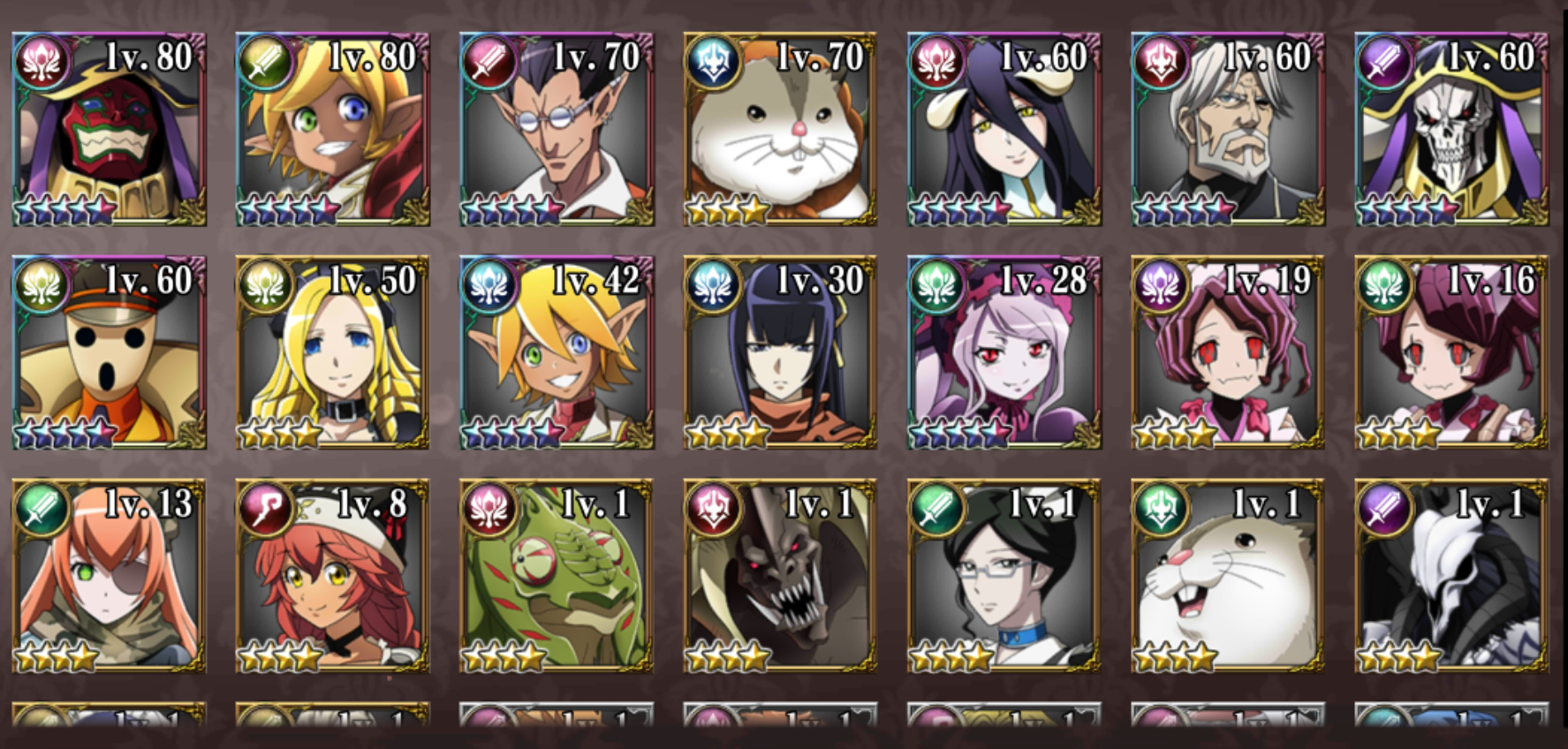Select the lv. 80 red-masked character card
Screen dimensions: 1568x749
109,130
